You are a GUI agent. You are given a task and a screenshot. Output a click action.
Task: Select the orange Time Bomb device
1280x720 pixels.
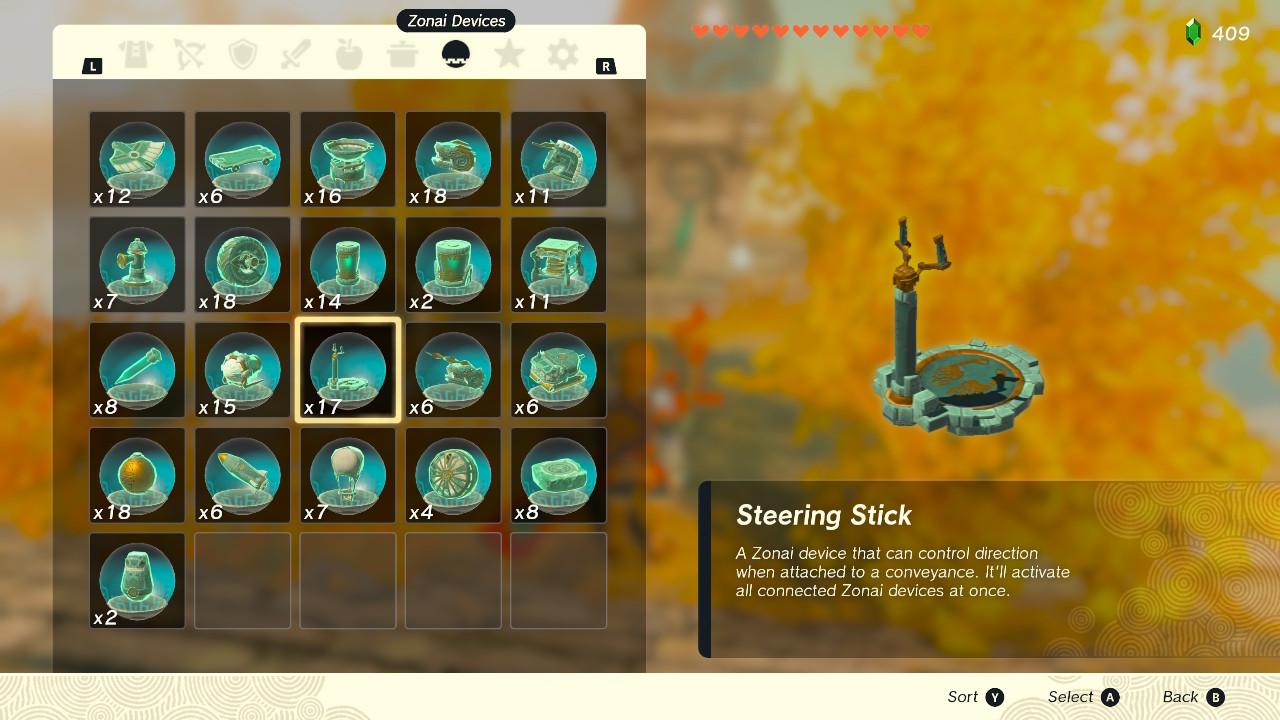(x=136, y=473)
